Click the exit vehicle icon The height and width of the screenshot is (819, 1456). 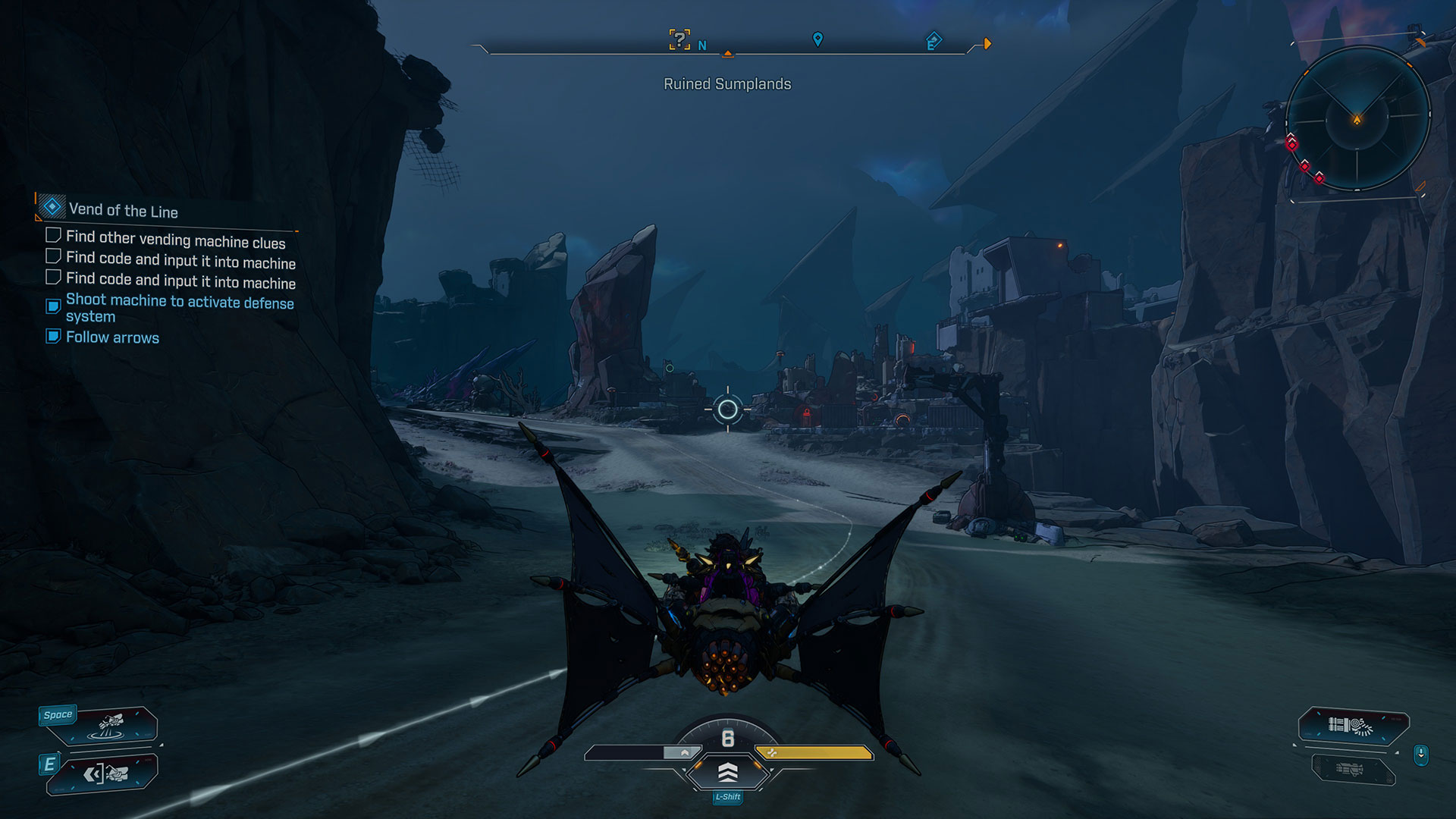pos(106,774)
